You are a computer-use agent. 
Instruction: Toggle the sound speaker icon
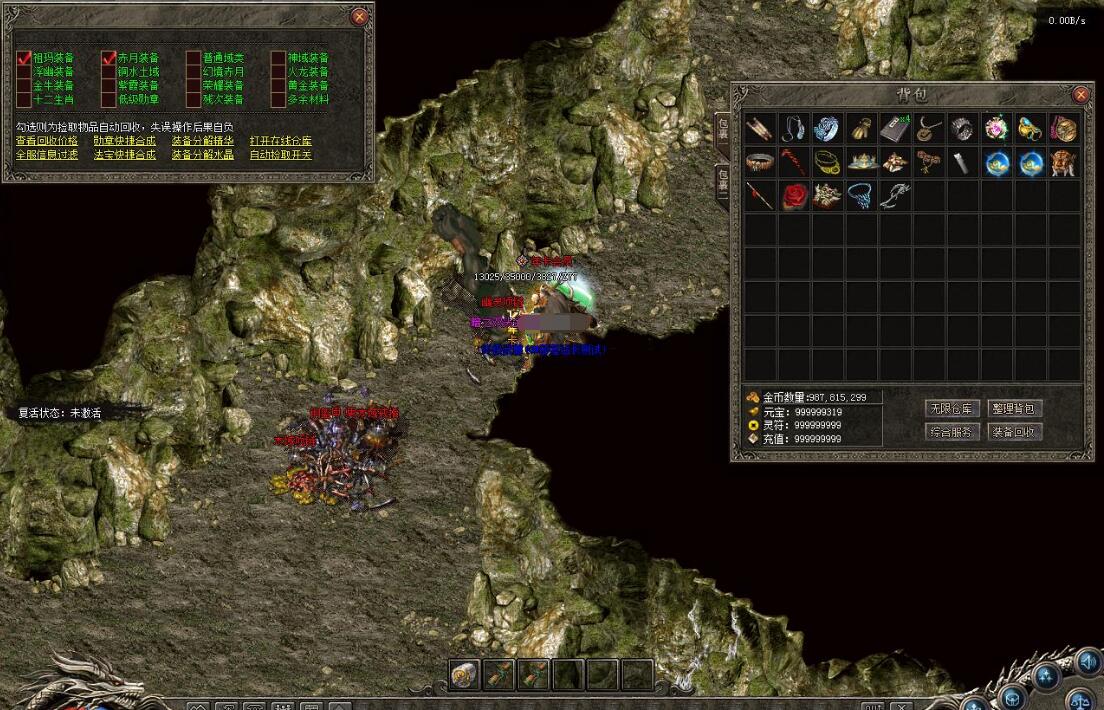[1087, 661]
